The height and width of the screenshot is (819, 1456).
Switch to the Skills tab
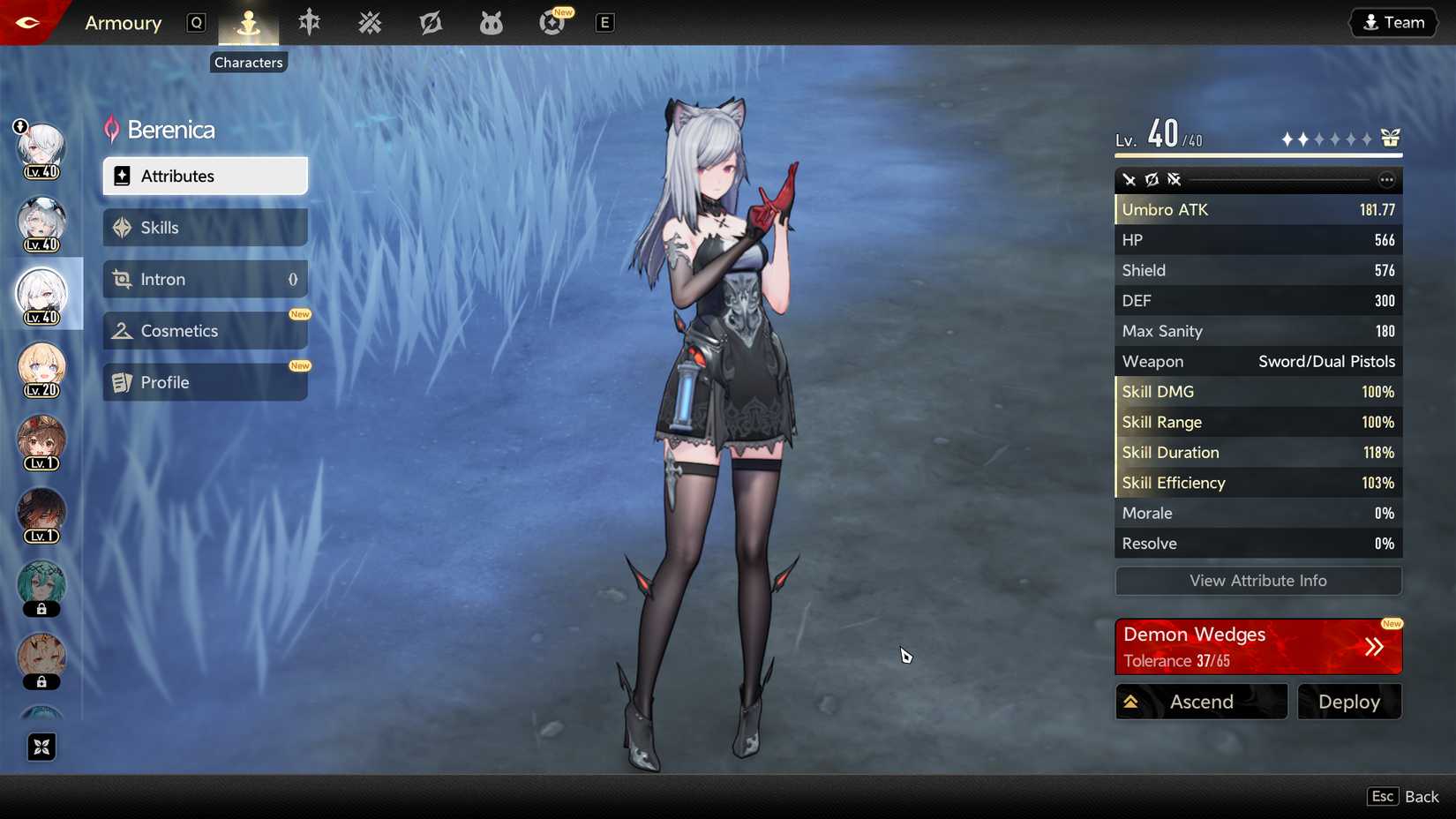coord(205,227)
